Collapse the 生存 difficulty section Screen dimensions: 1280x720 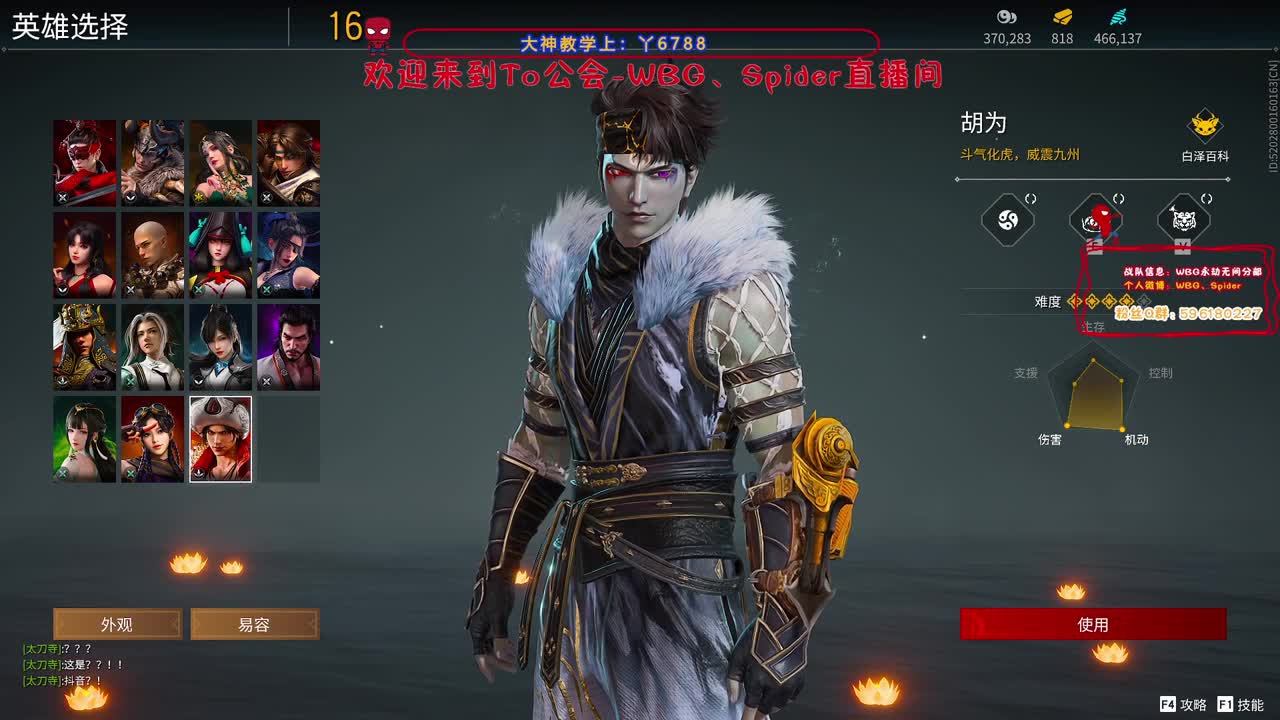coord(1092,325)
